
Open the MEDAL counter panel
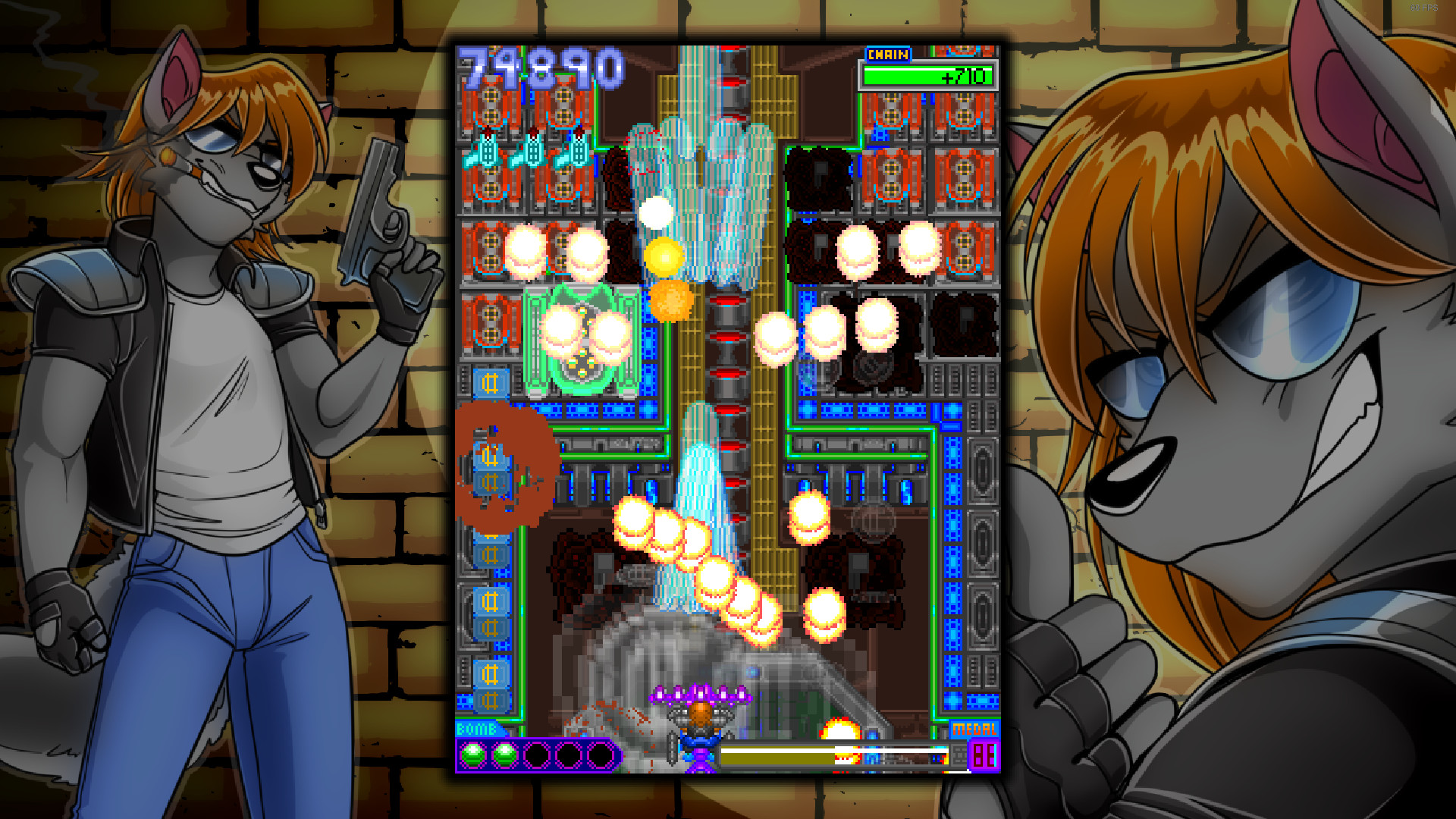point(984,757)
